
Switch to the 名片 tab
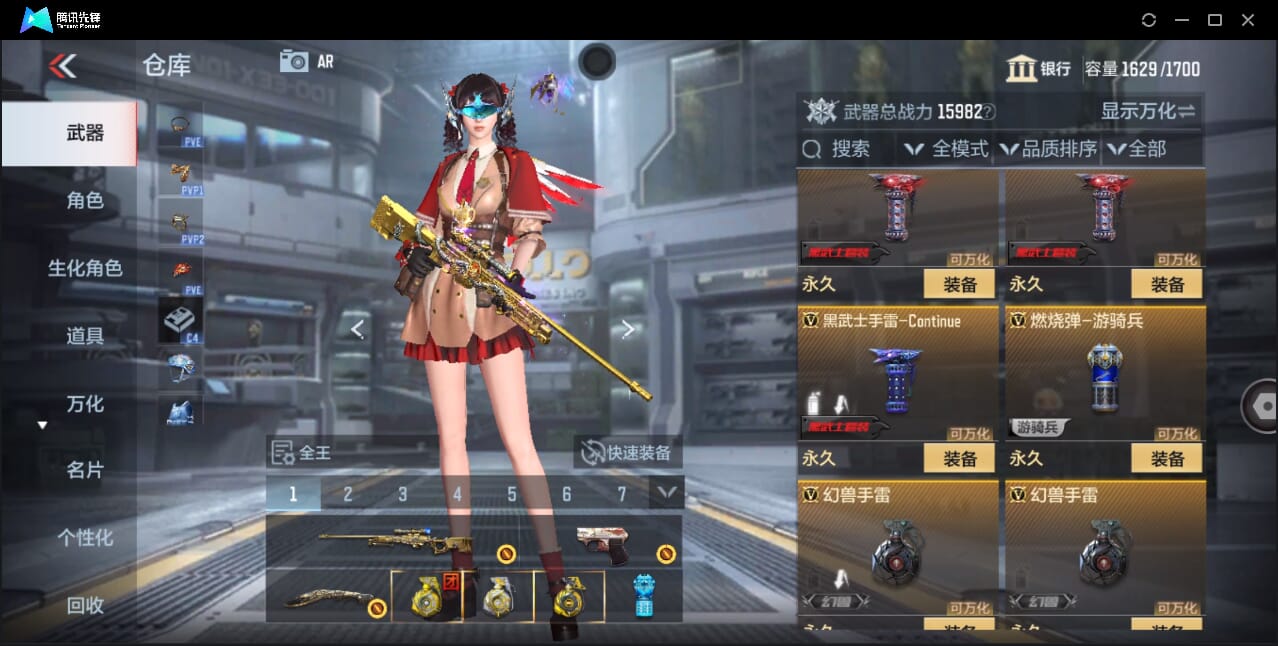tap(85, 470)
